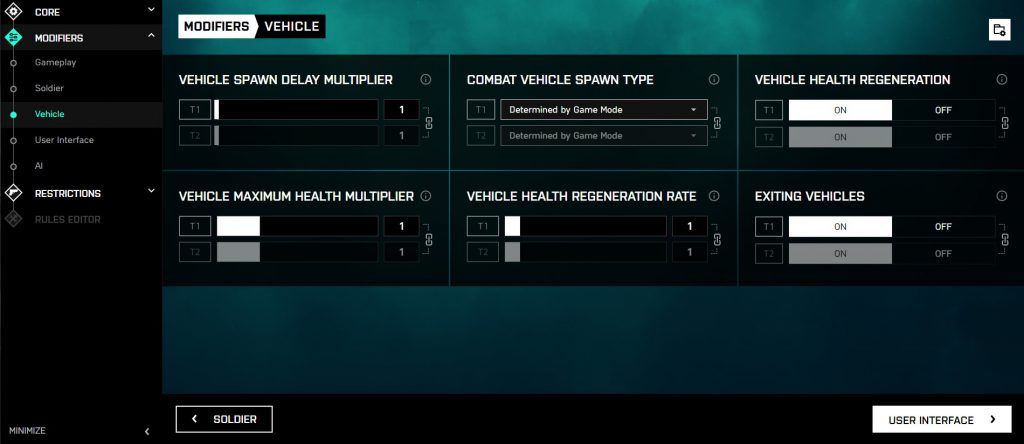Image resolution: width=1024 pixels, height=444 pixels.
Task: Click T1 Vehicle Spawn Delay Multiplier slider
Action: [x=296, y=110]
